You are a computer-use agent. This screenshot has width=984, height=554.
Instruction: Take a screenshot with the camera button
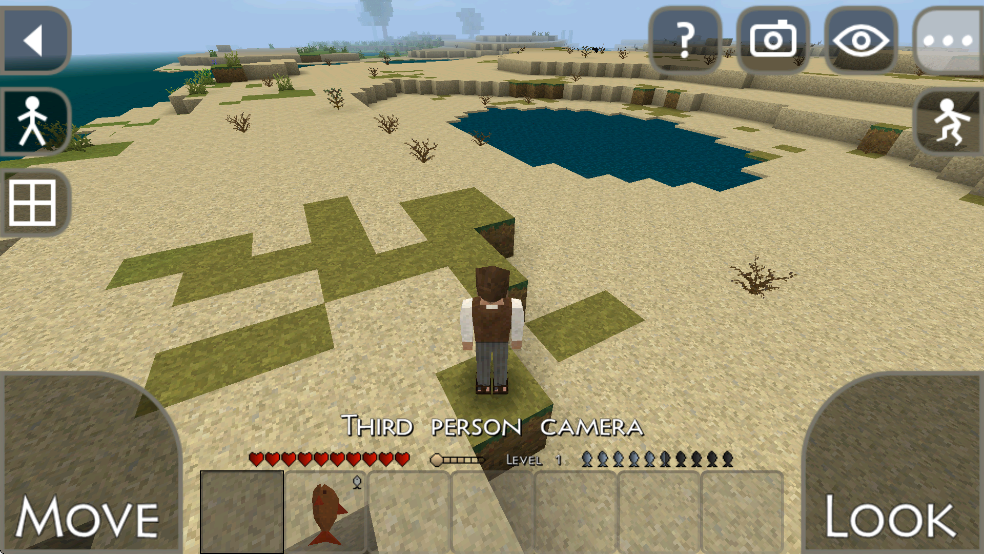tap(773, 41)
